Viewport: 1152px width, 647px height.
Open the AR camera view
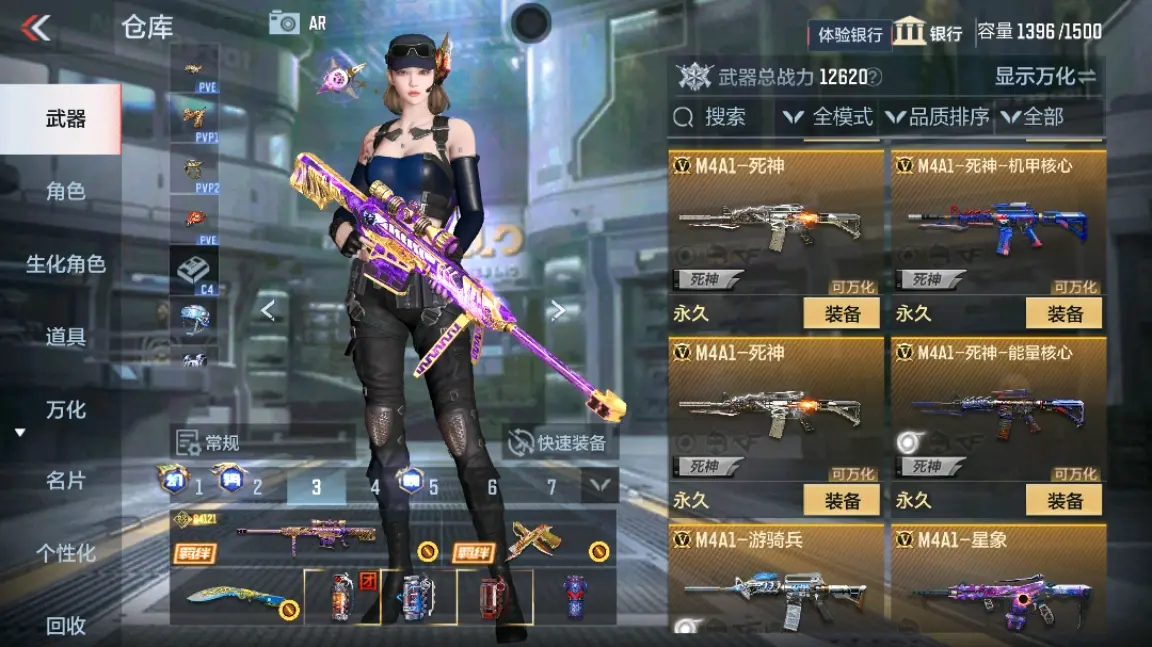pyautogui.click(x=297, y=23)
